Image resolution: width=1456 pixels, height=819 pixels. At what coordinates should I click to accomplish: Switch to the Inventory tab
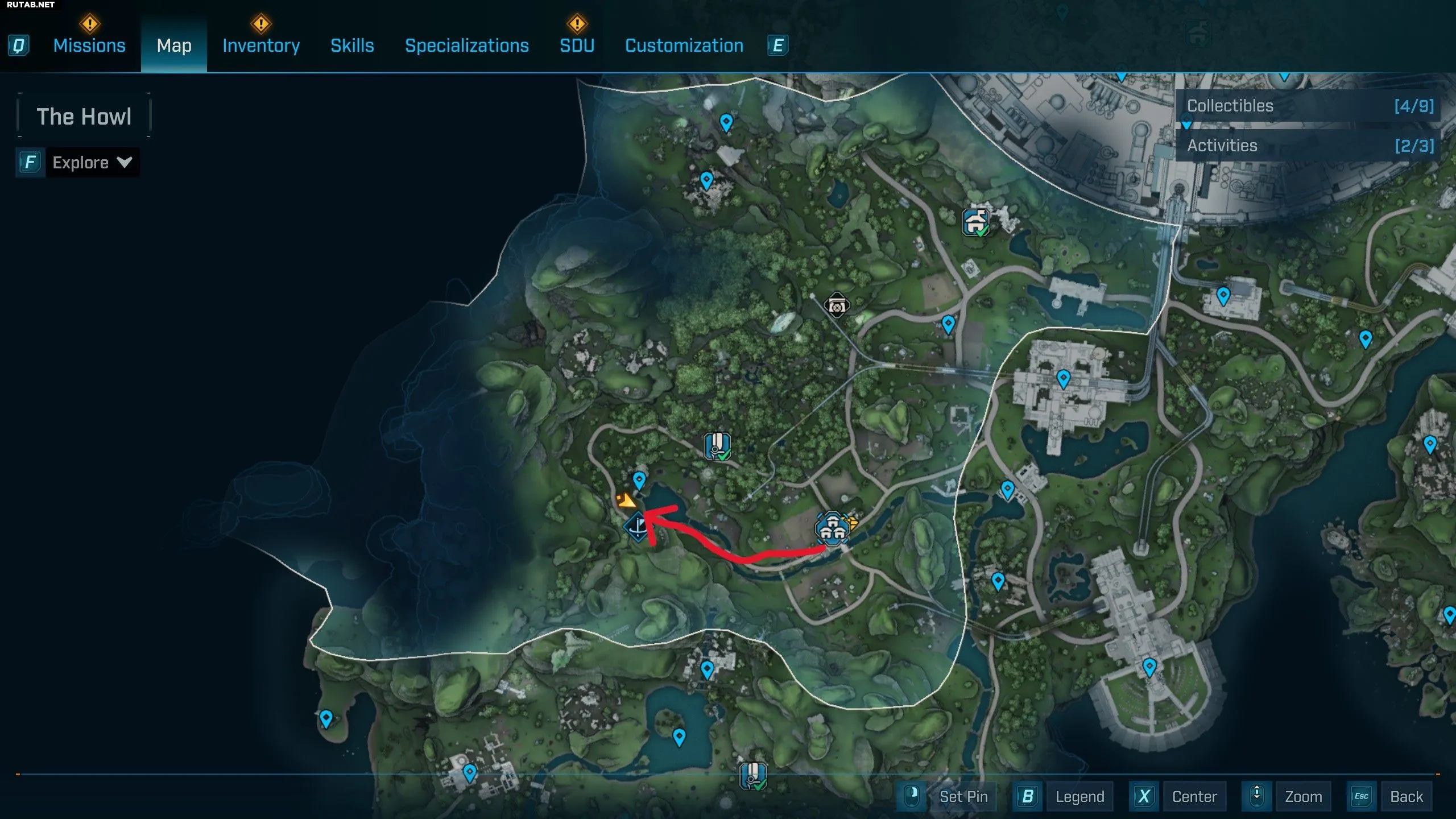261,45
